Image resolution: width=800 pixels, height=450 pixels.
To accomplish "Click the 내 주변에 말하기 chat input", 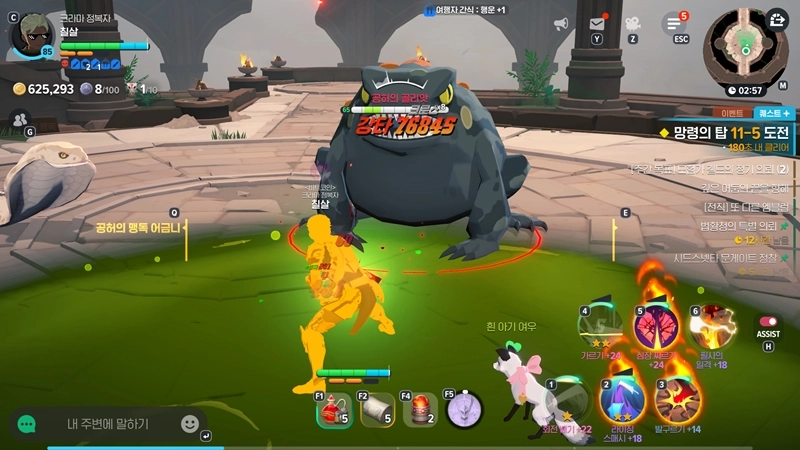I will [108, 424].
